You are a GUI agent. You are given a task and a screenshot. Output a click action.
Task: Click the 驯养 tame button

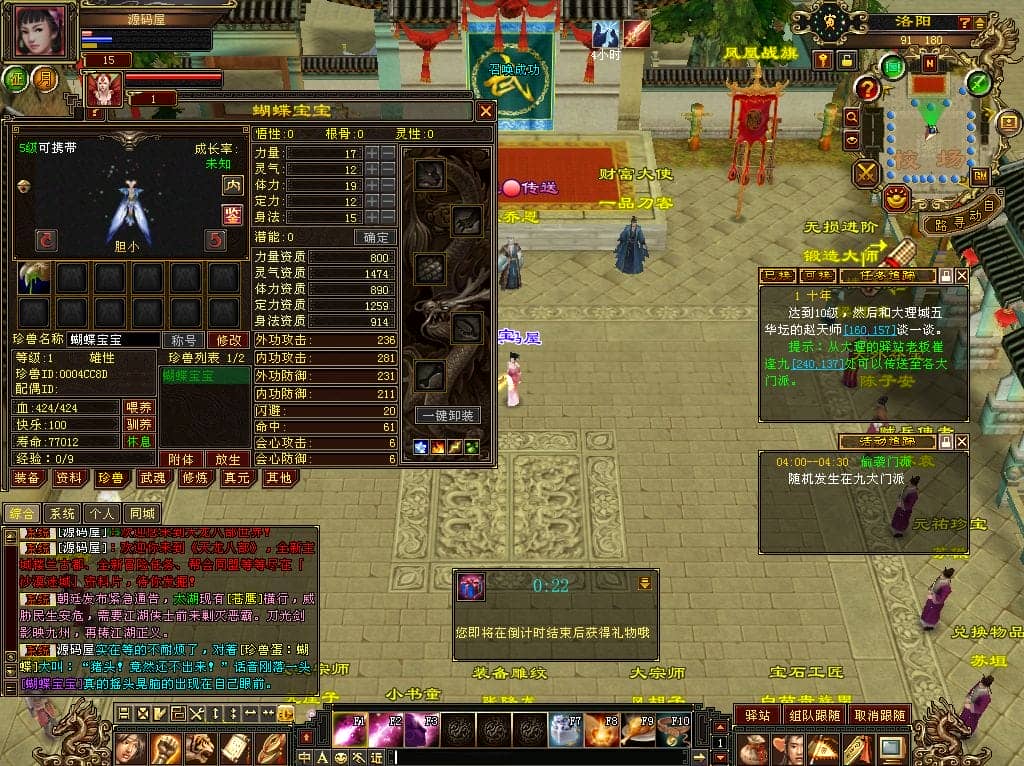[138, 424]
